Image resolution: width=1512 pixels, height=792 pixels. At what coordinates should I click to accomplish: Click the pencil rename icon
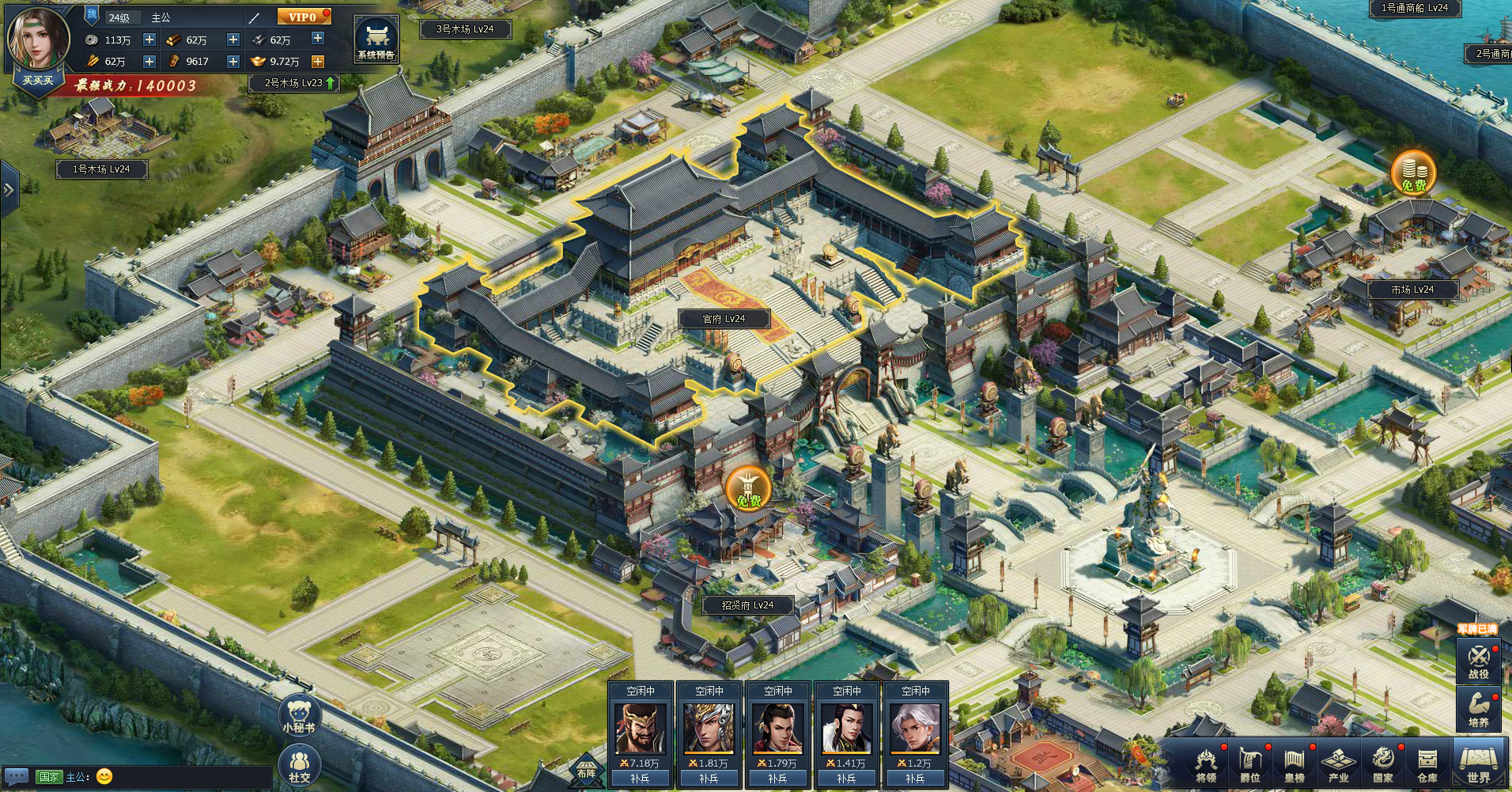(x=254, y=17)
